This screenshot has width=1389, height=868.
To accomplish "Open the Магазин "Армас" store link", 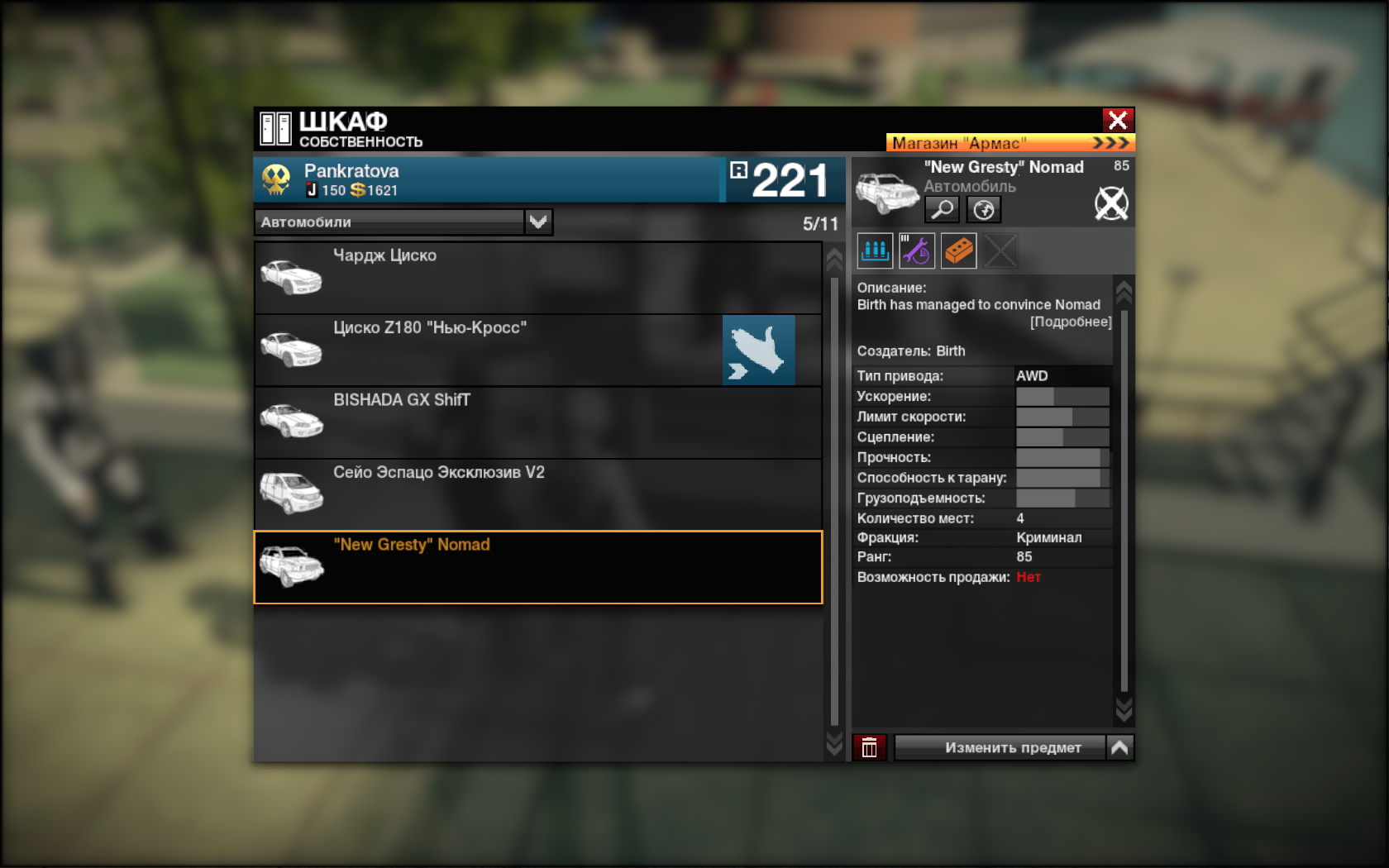I will click(1010, 143).
